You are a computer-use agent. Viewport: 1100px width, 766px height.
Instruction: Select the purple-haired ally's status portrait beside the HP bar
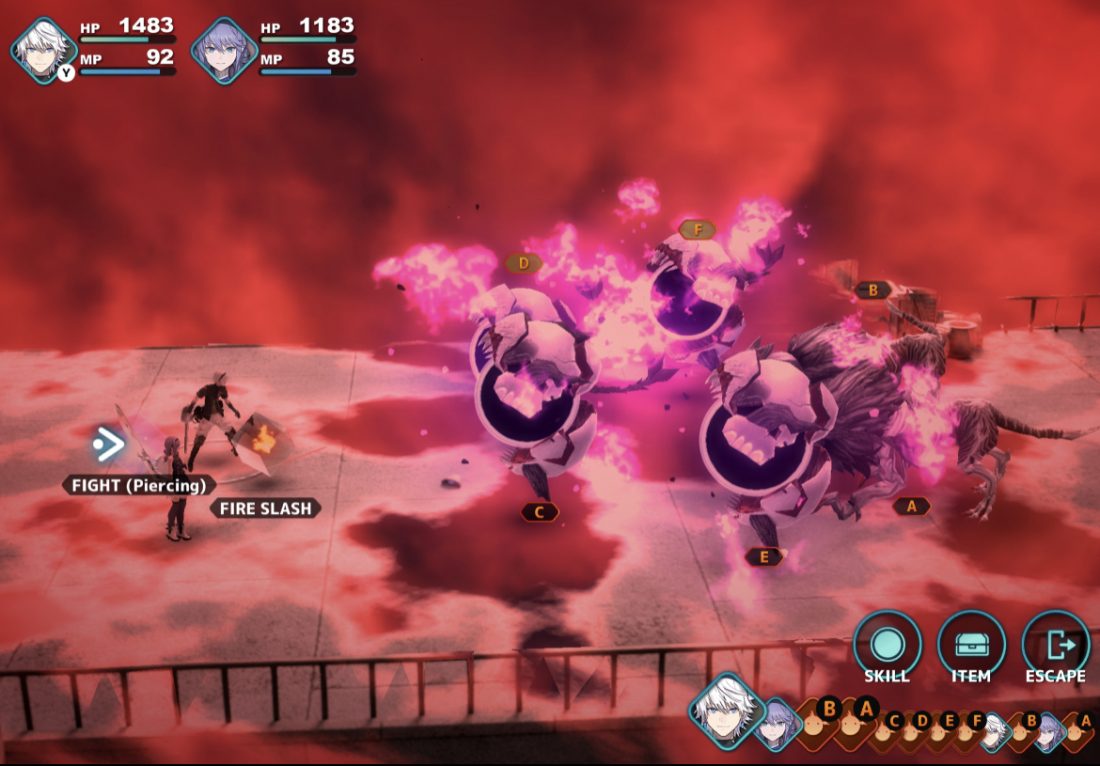pyautogui.click(x=224, y=49)
